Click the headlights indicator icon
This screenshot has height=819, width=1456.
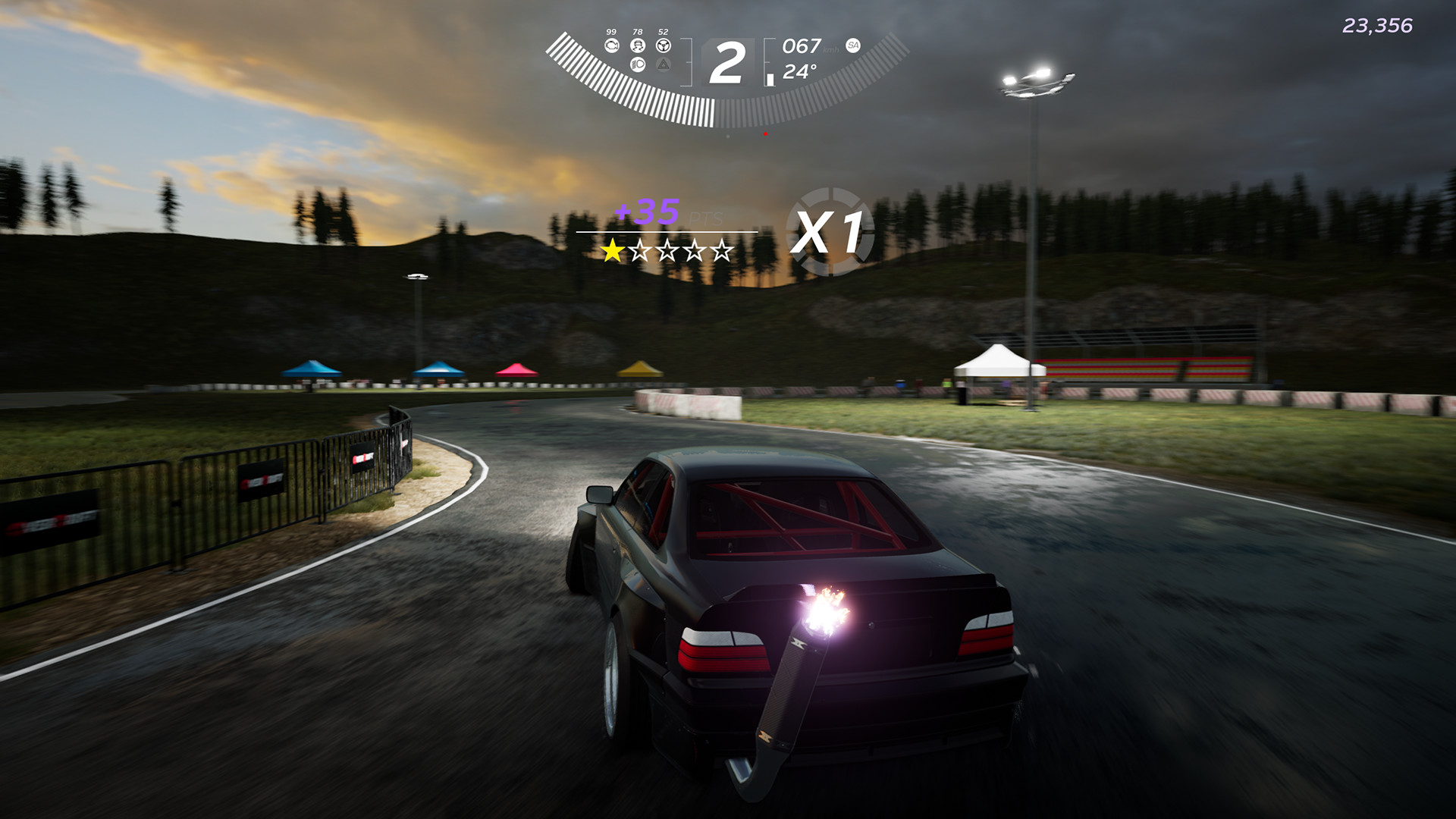click(x=637, y=64)
